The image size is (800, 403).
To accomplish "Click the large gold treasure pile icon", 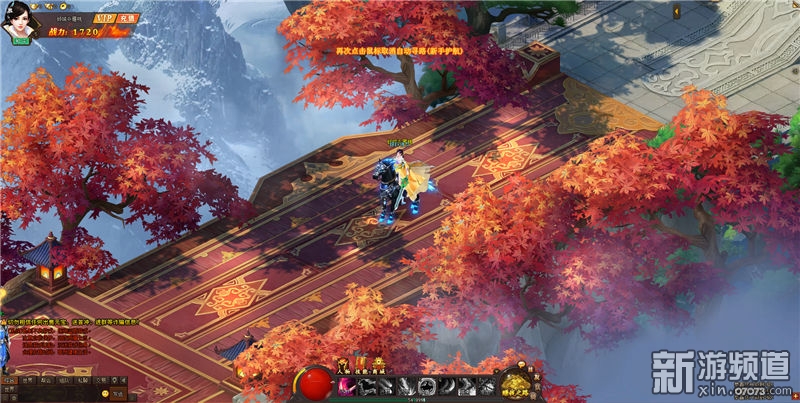I will coord(516,383).
